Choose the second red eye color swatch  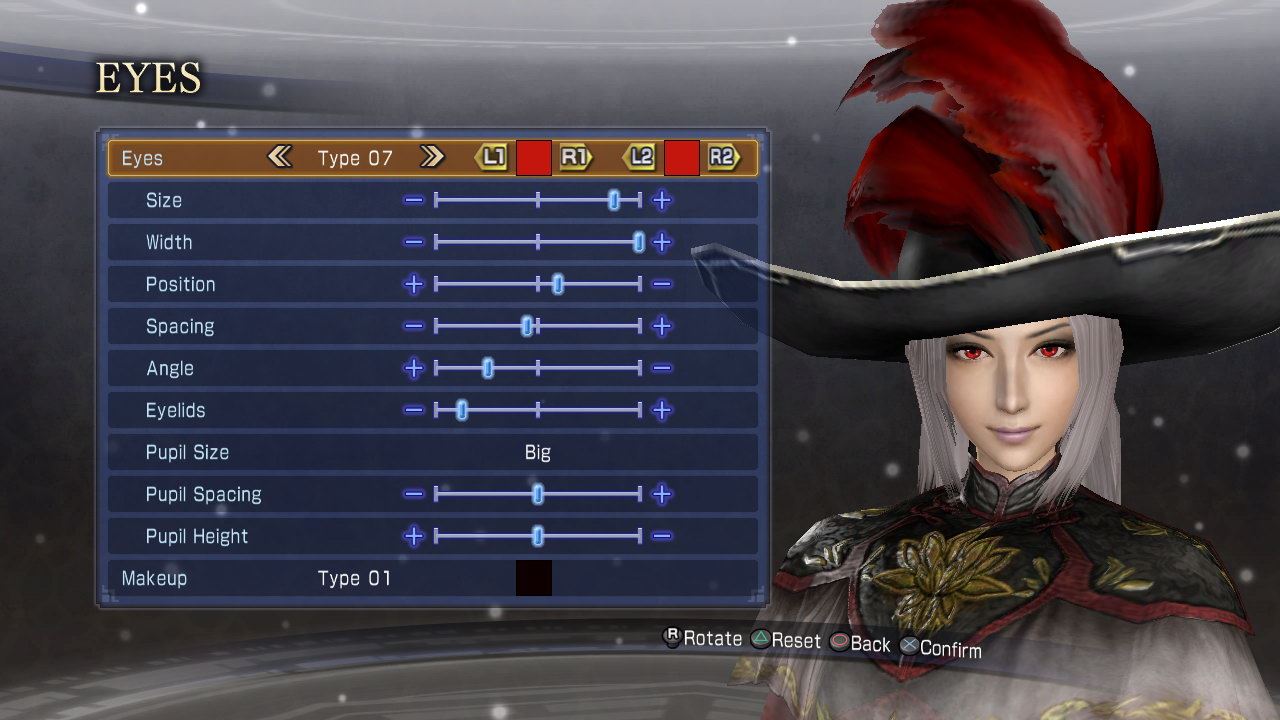[682, 158]
